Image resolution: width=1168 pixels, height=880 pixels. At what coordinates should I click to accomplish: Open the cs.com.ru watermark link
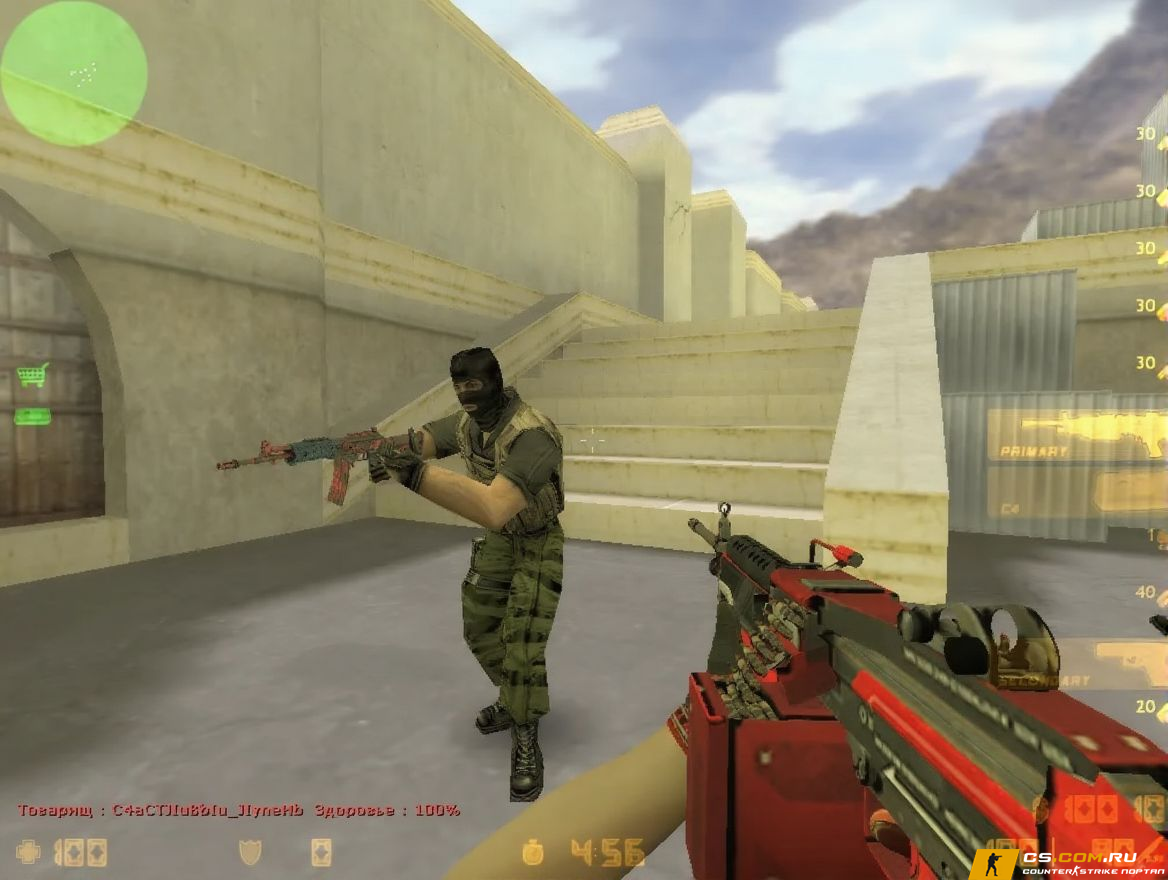click(x=1068, y=862)
